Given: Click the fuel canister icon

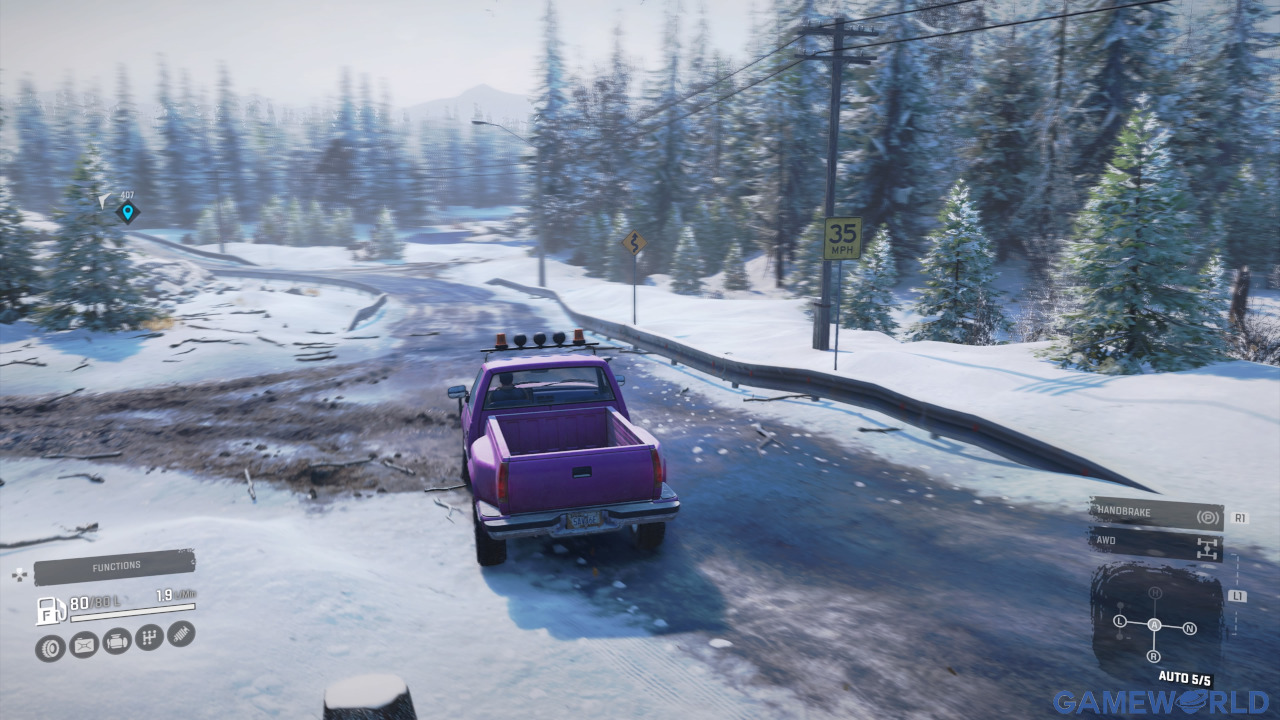Looking at the screenshot, I should click(82, 645).
